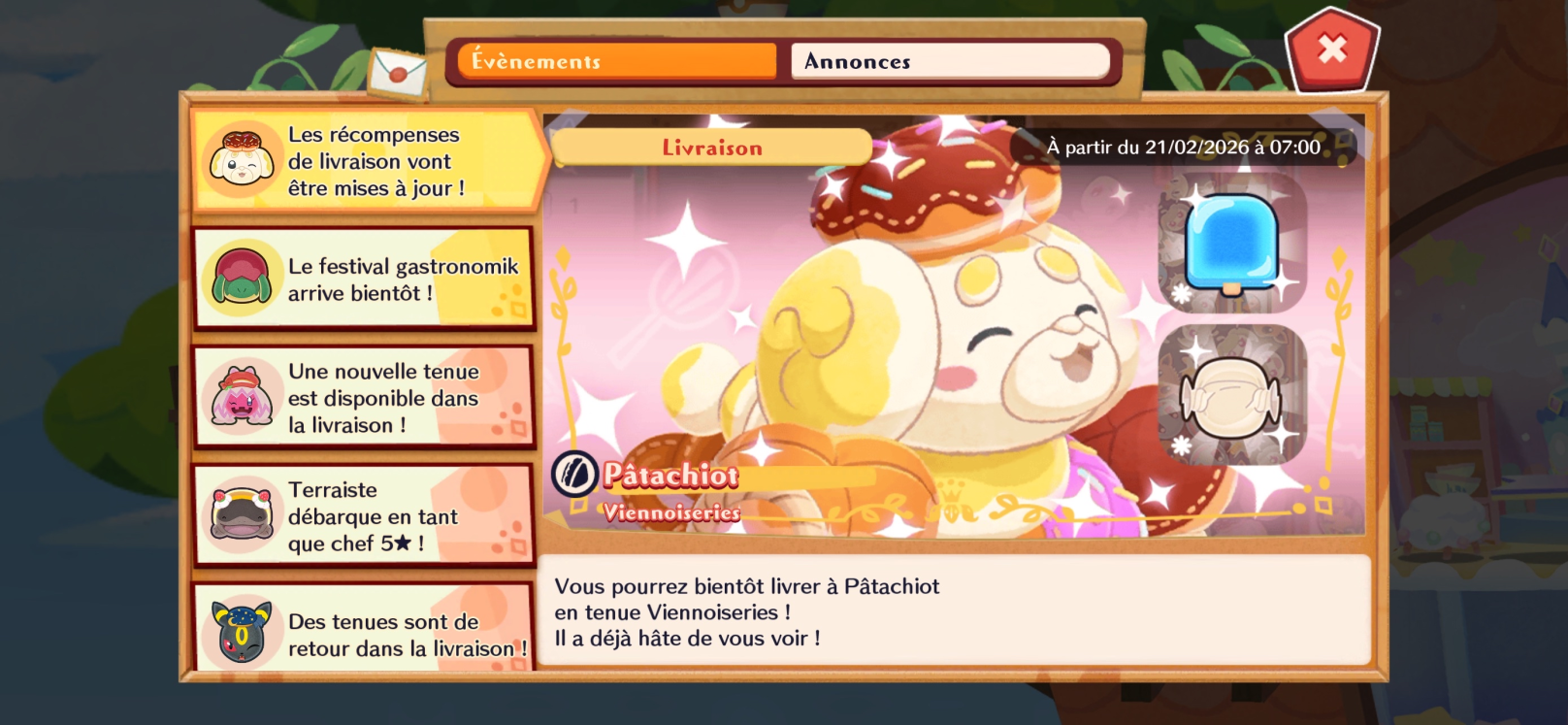Show the festival gastronomik announcement
The height and width of the screenshot is (725, 1568).
364,280
